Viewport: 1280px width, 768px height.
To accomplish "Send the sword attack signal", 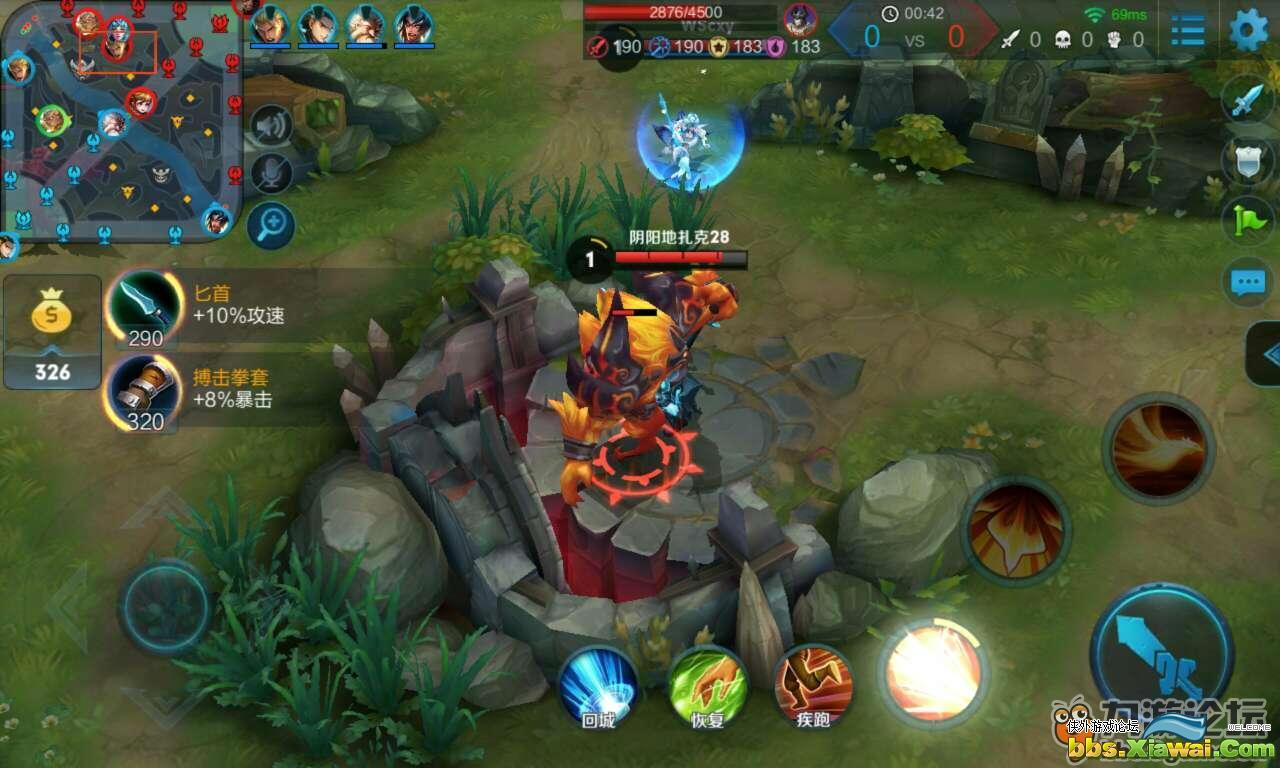I will (1247, 100).
